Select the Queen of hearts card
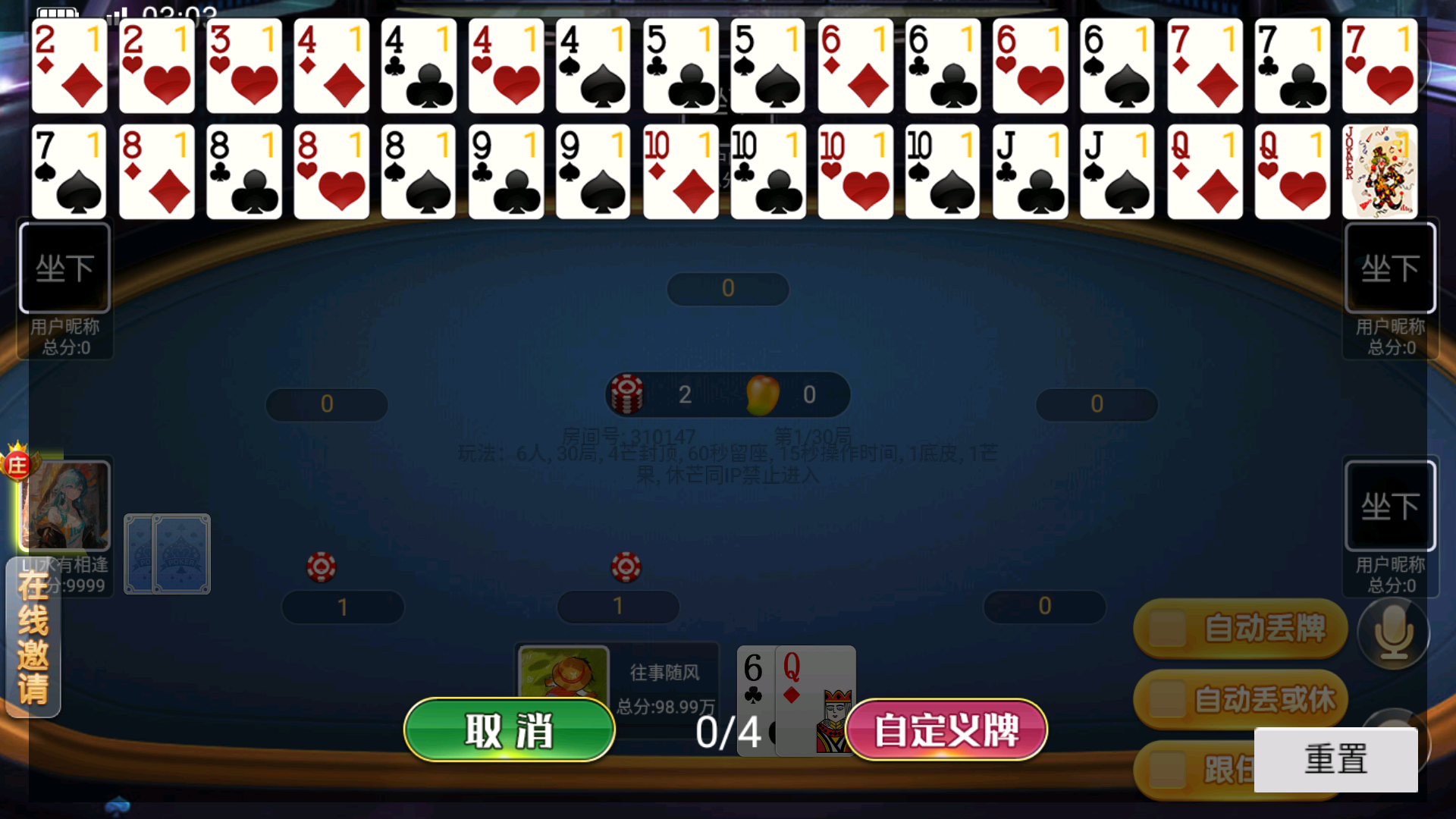 click(x=1293, y=172)
